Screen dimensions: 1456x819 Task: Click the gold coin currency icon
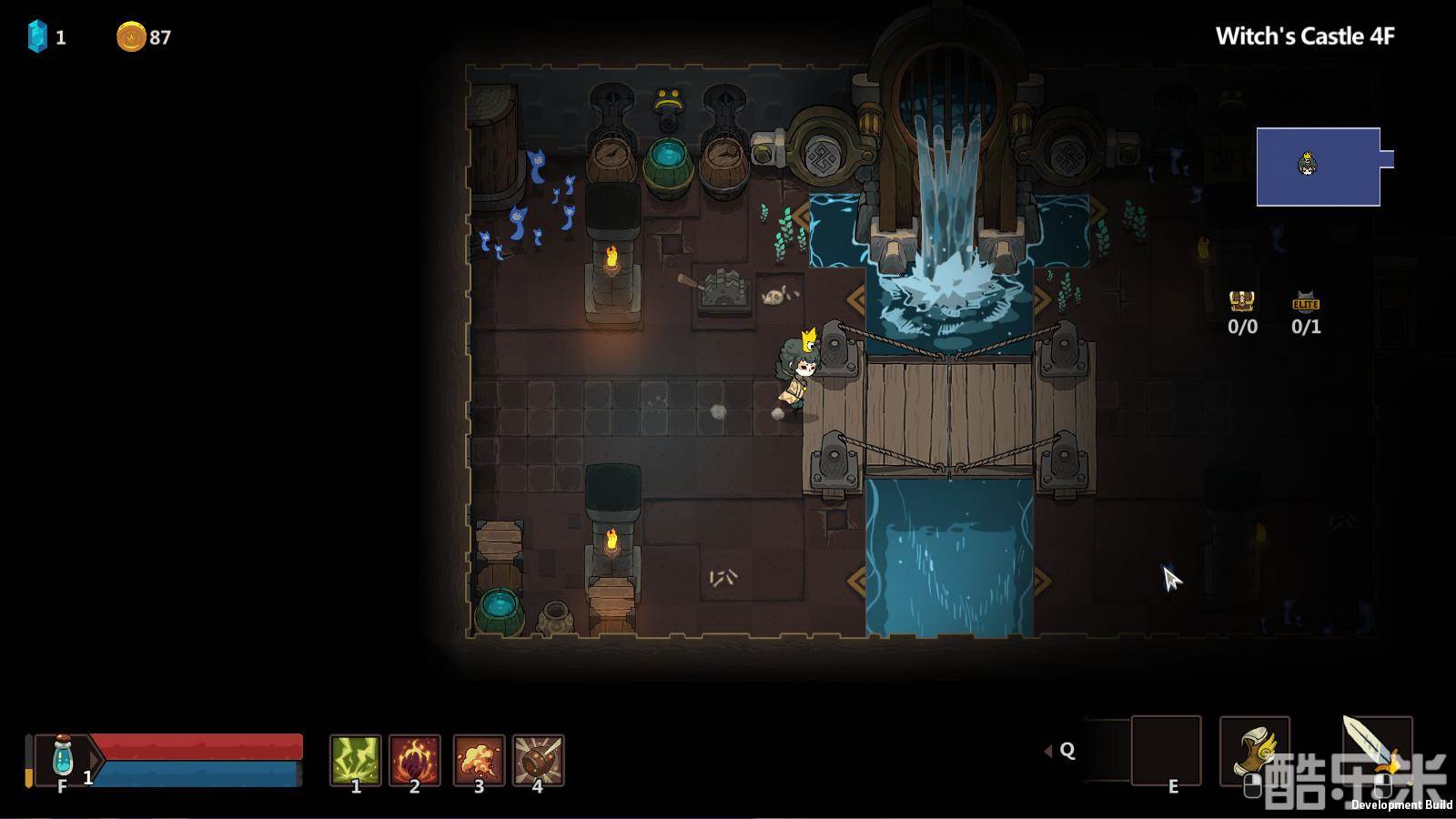[131, 37]
